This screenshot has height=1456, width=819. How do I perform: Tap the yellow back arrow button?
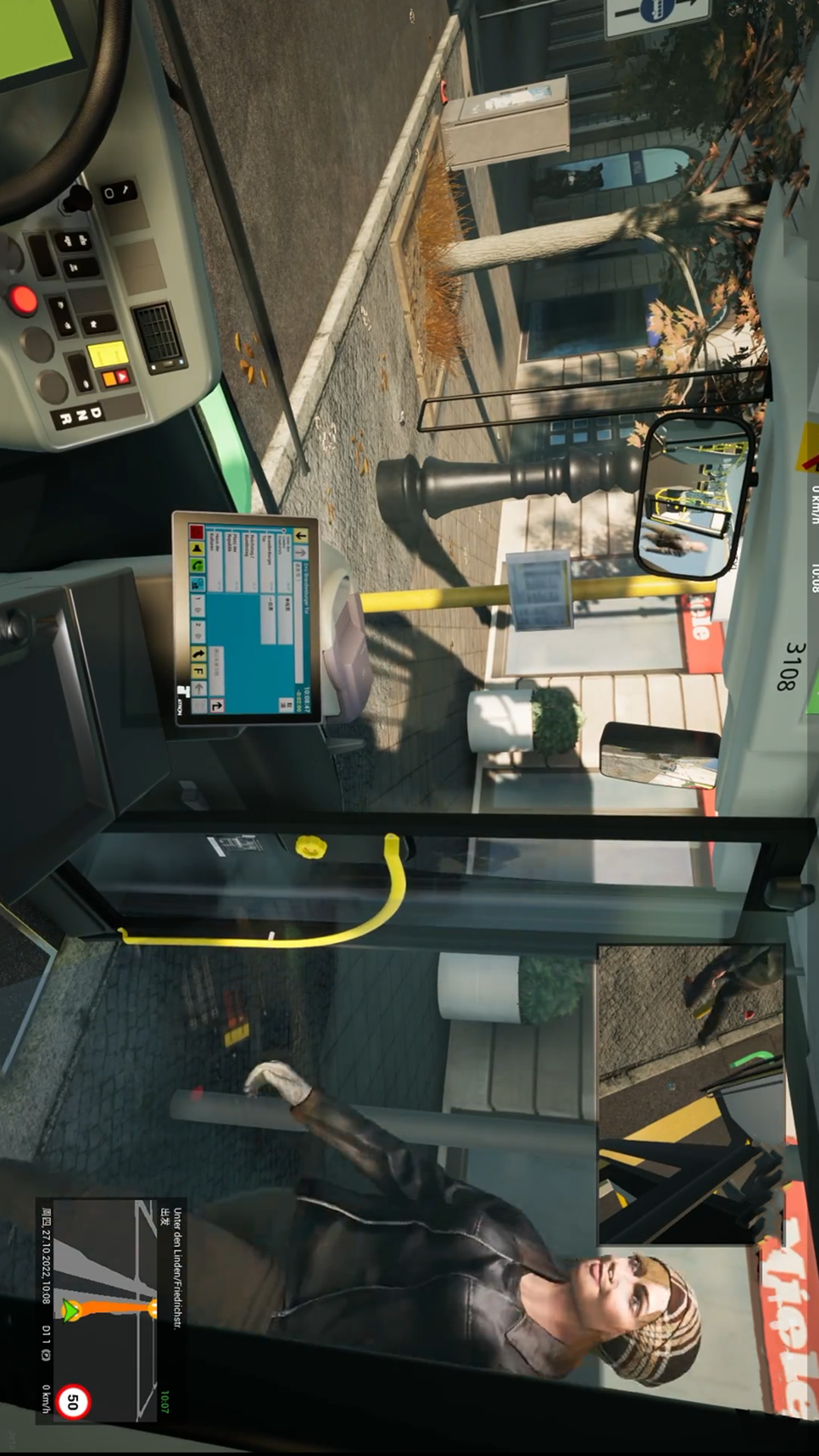(302, 535)
